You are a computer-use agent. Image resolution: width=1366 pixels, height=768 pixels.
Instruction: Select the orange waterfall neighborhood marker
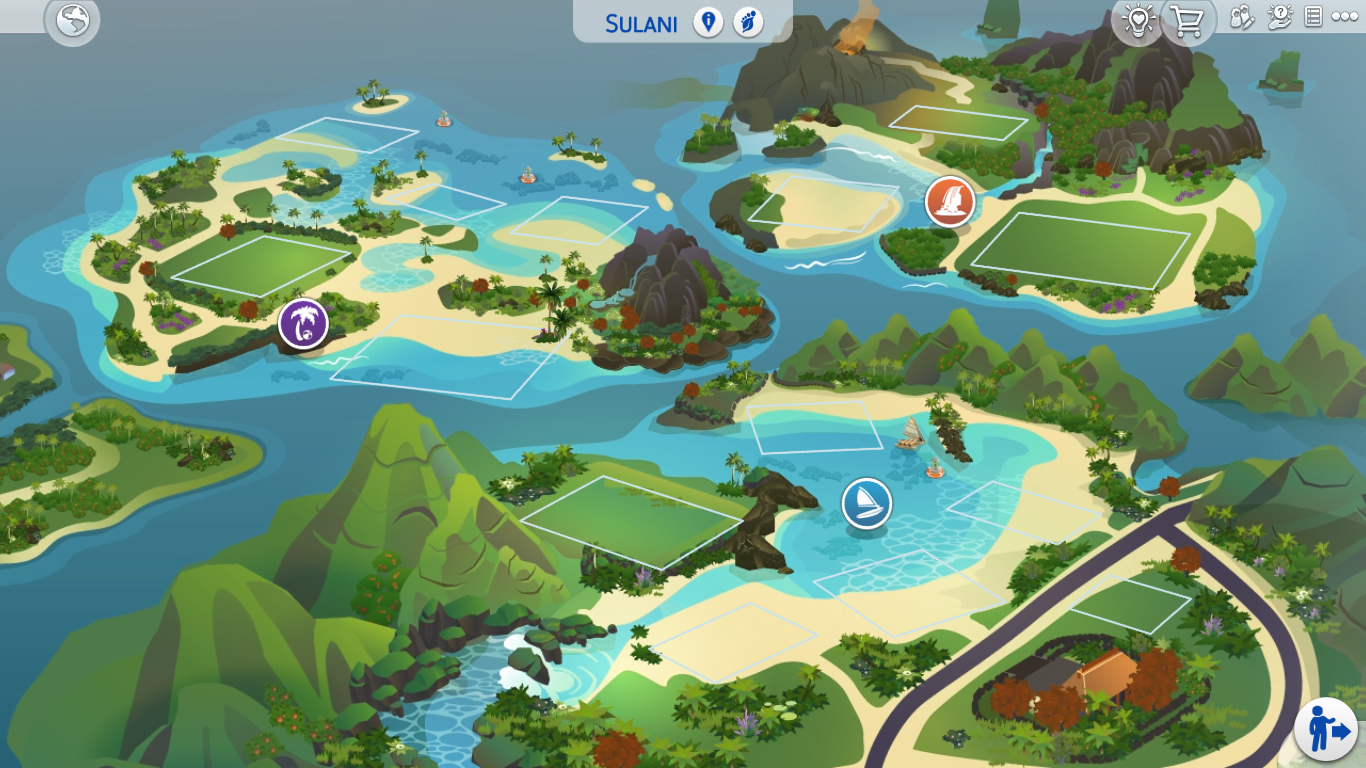[x=949, y=201]
